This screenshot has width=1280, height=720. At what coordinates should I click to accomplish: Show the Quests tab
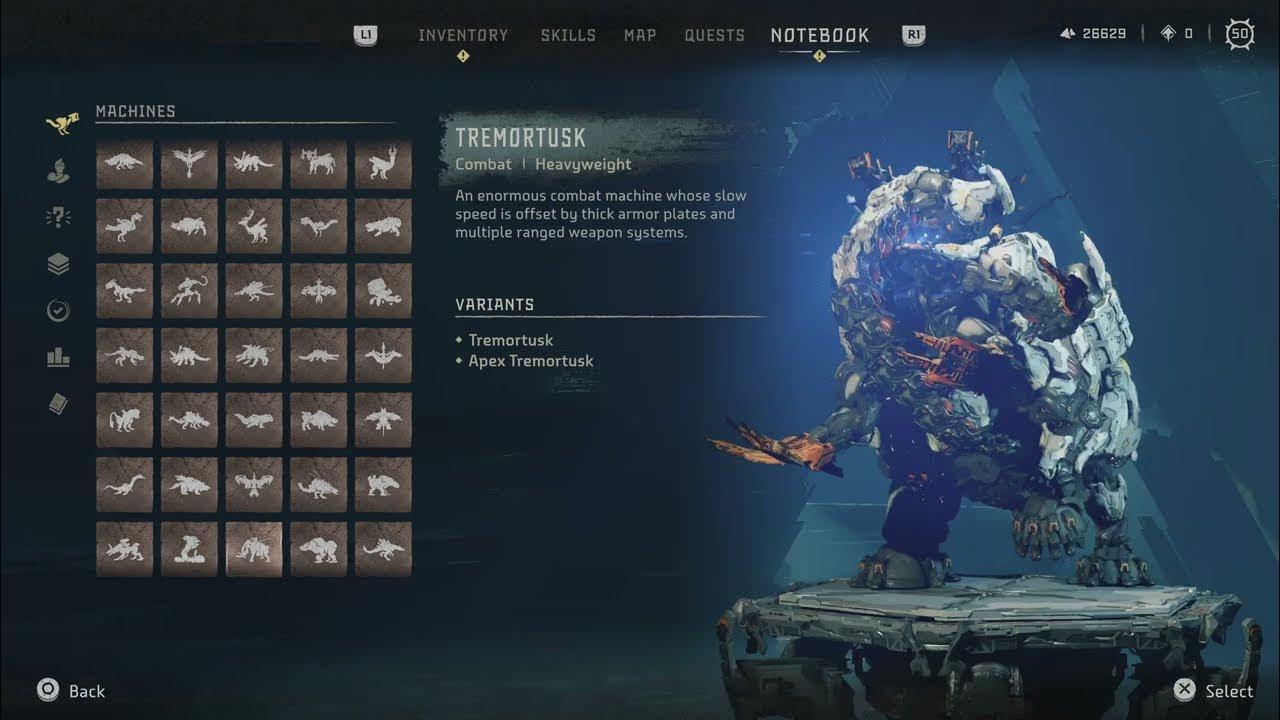714,36
